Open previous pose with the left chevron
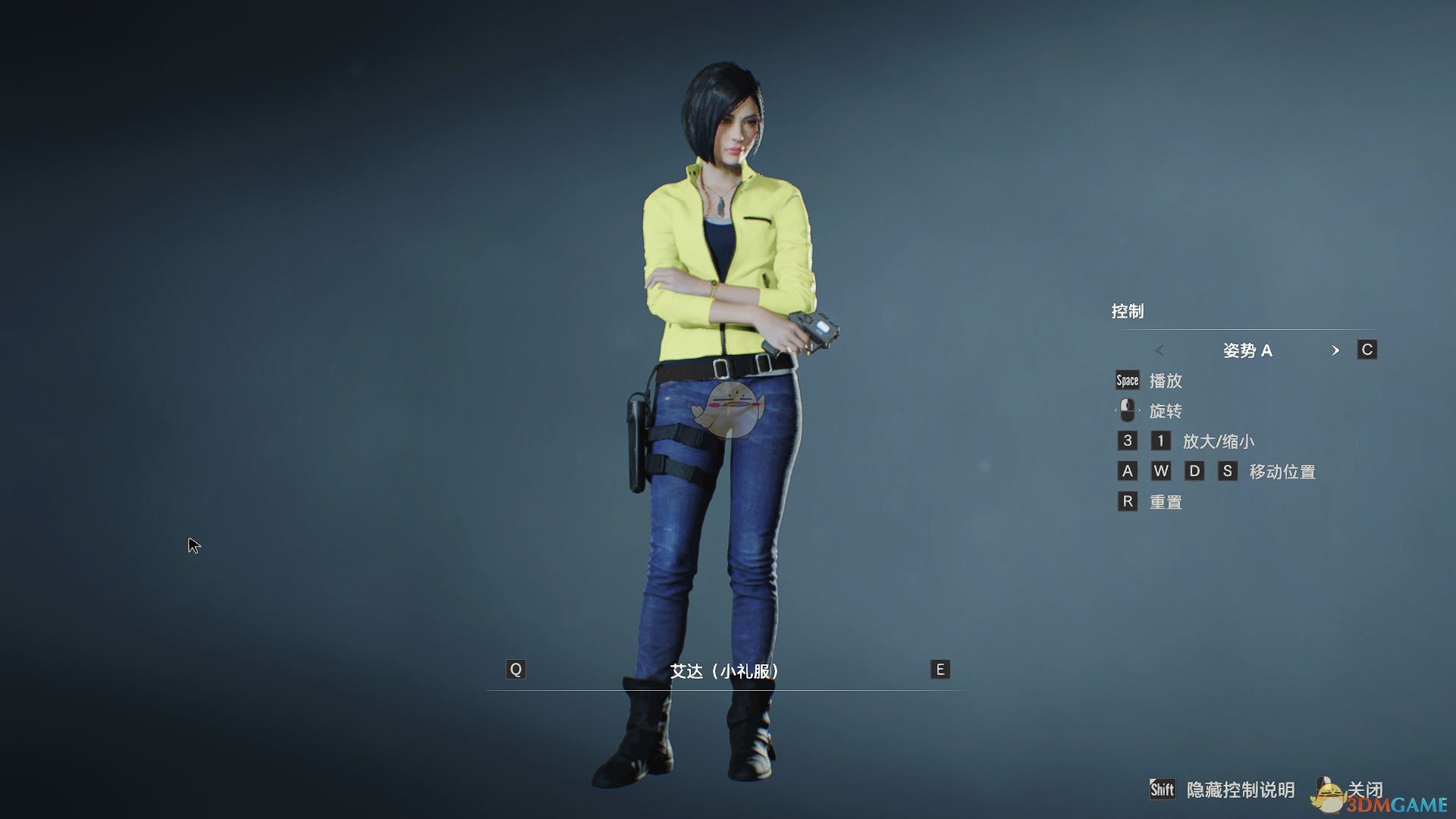The image size is (1456, 819). [1160, 351]
